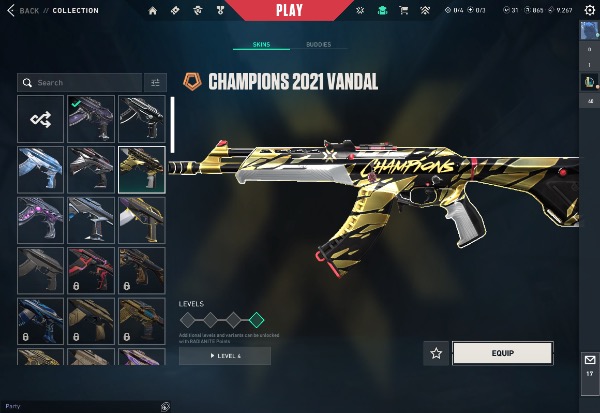Select the blue Vandal skin thumbnail
The height and width of the screenshot is (413, 600).
pyautogui.click(x=41, y=169)
